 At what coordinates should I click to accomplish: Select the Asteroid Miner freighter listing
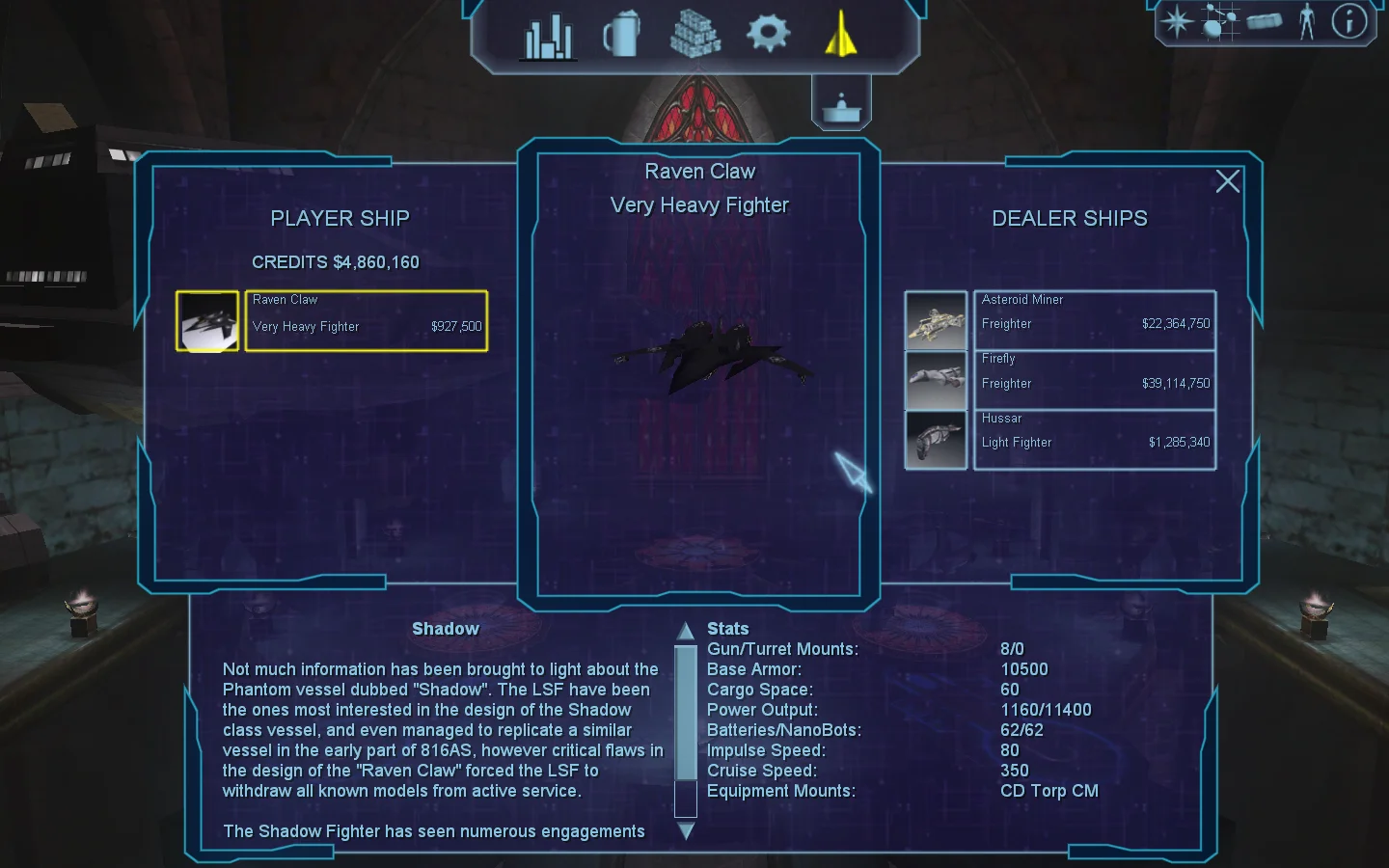click(1094, 320)
